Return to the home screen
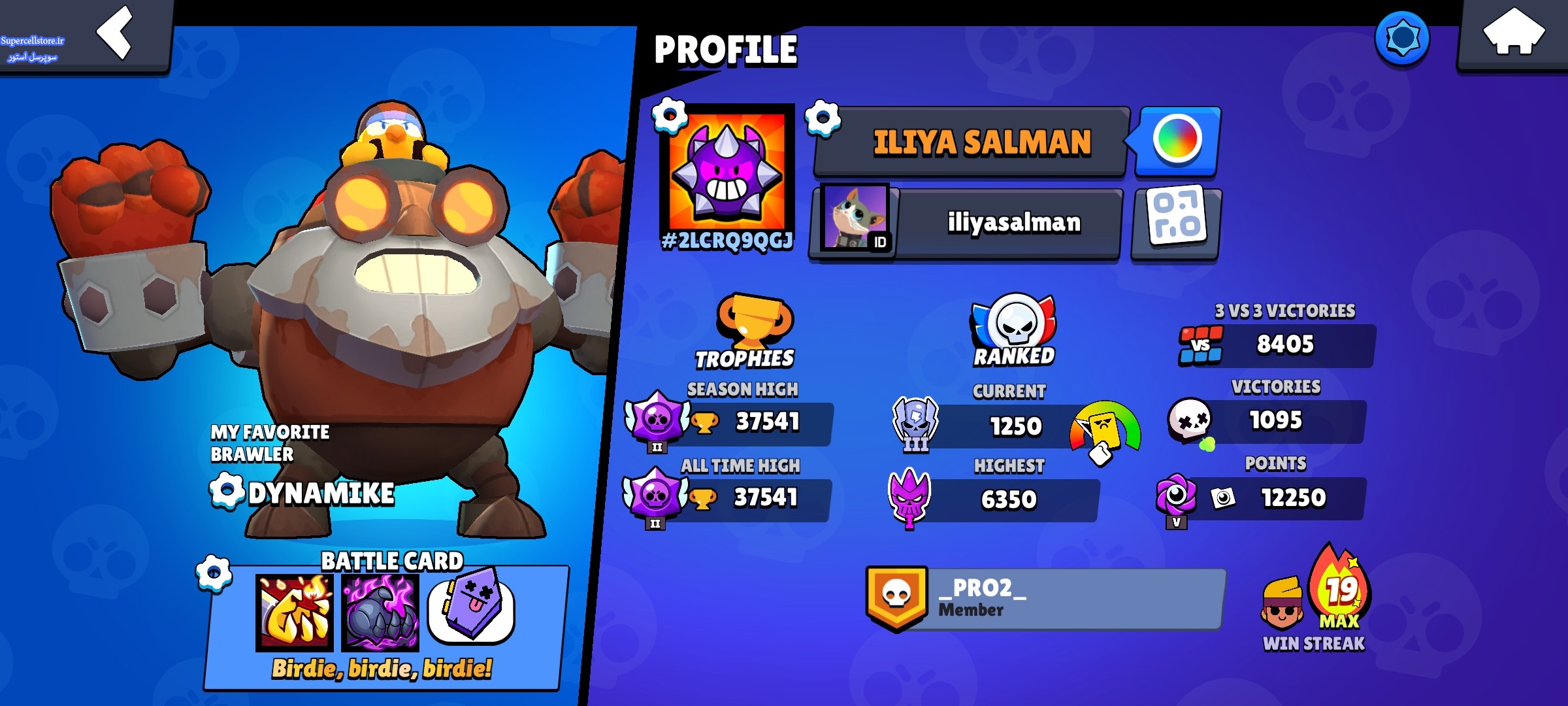 pos(1512,34)
